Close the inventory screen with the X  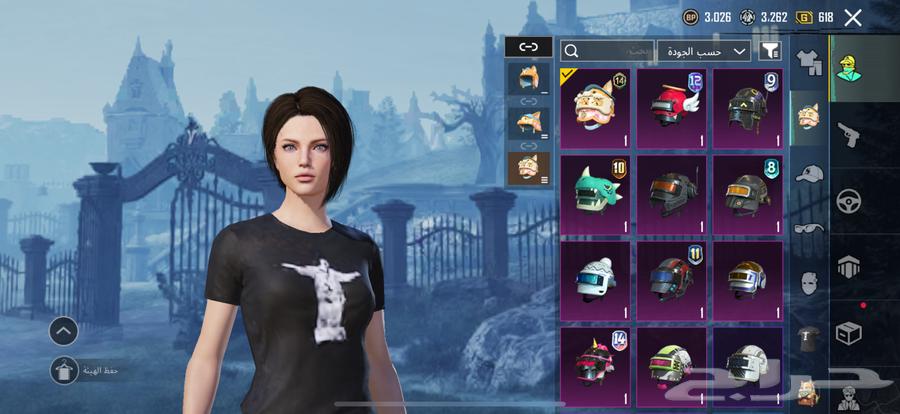(853, 17)
